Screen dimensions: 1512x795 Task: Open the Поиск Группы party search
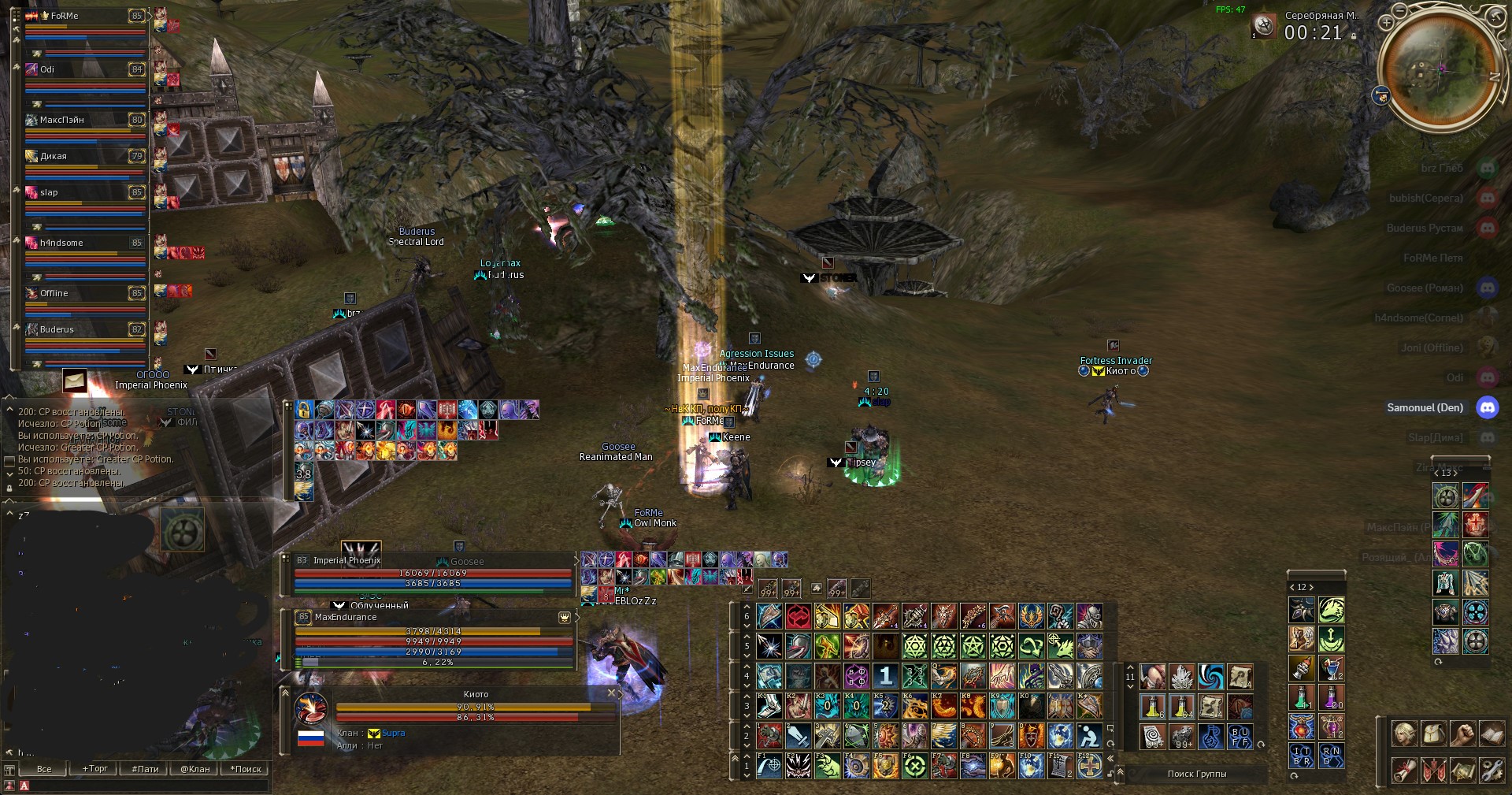[1196, 774]
